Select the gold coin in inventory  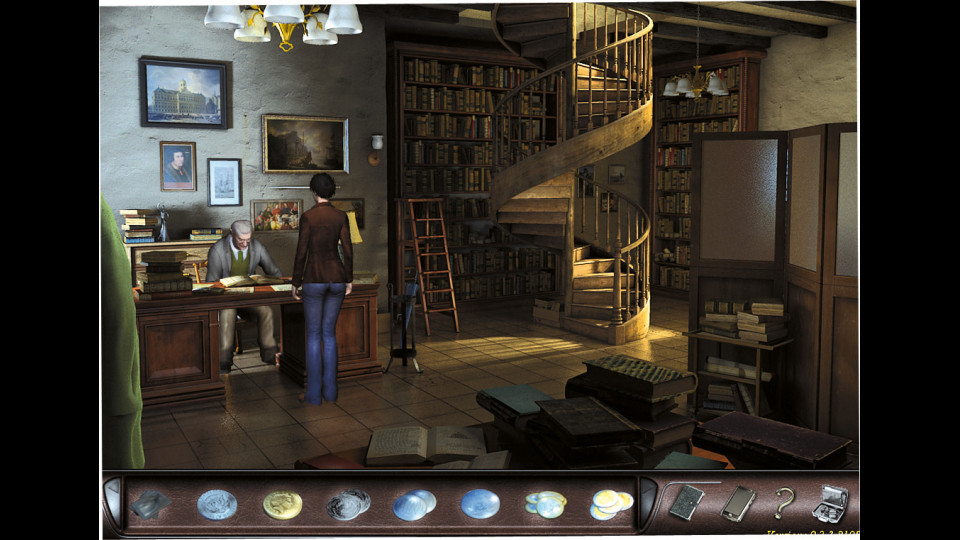pos(282,504)
